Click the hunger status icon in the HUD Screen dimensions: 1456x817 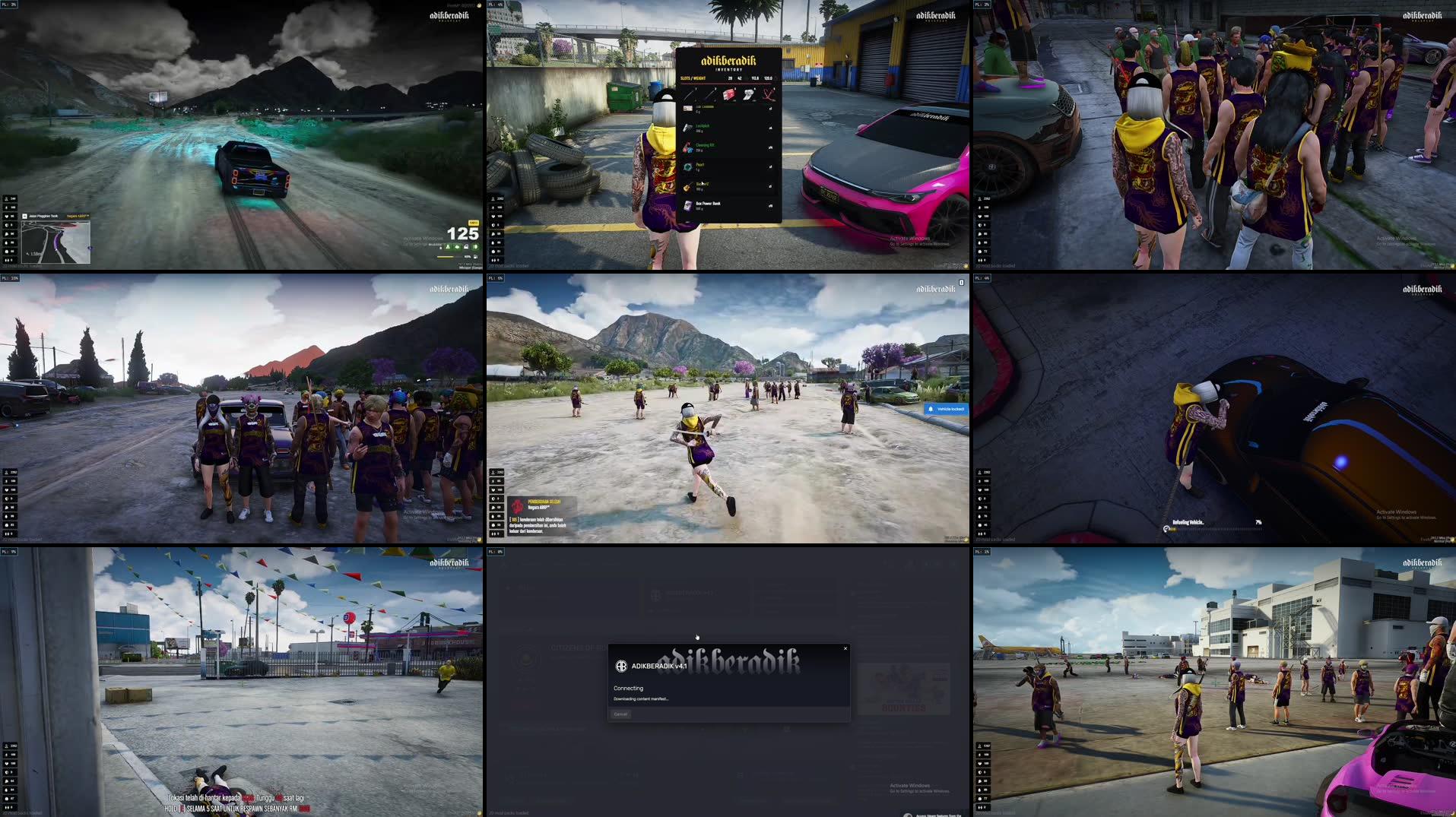coord(493,234)
